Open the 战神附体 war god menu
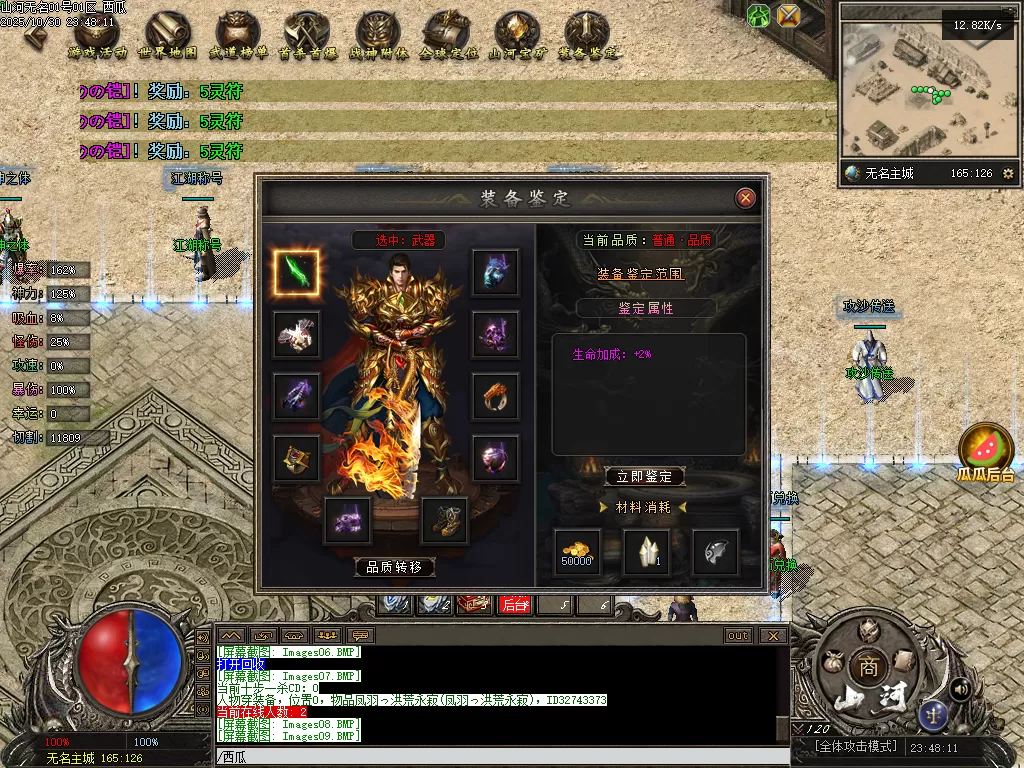 [x=377, y=37]
